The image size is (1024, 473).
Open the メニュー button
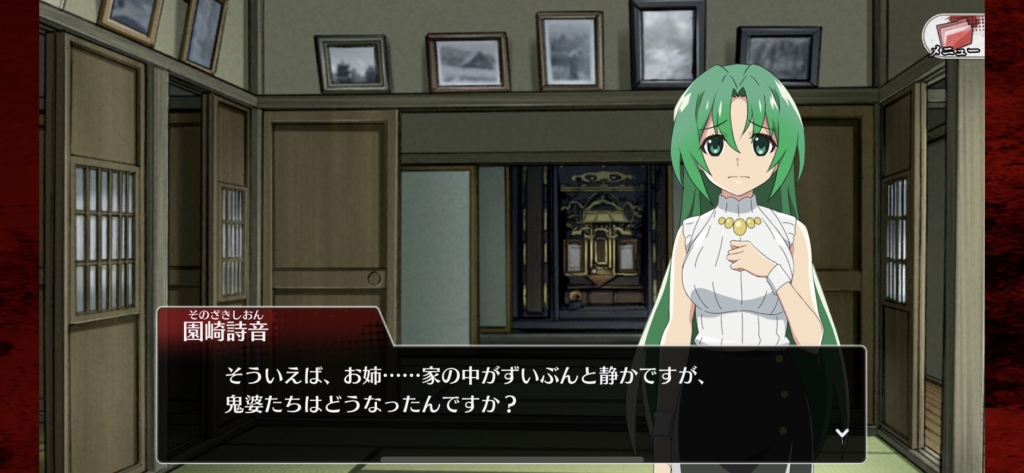coord(951,35)
